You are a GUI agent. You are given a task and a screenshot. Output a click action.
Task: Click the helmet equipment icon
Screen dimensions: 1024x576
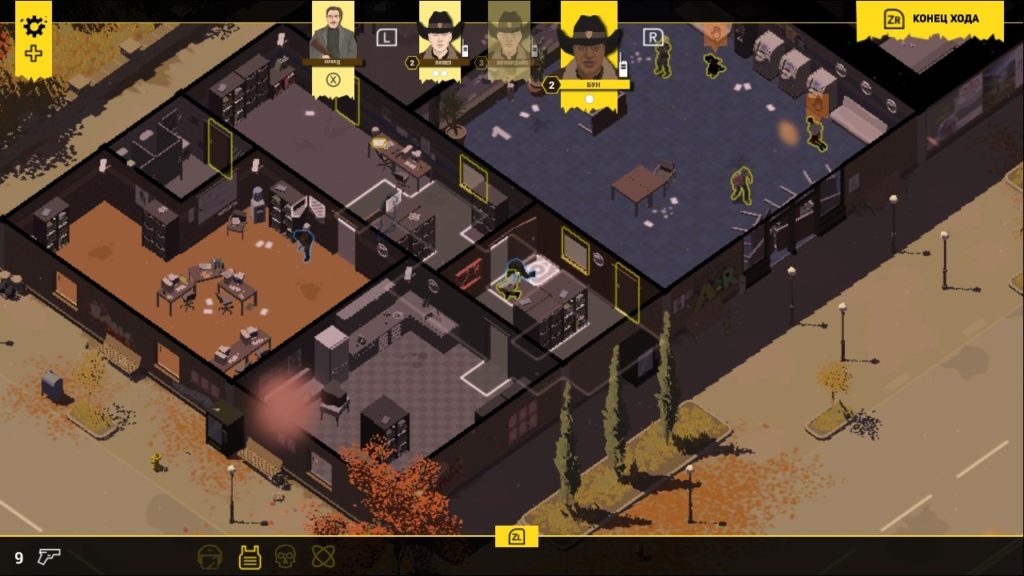coord(210,557)
